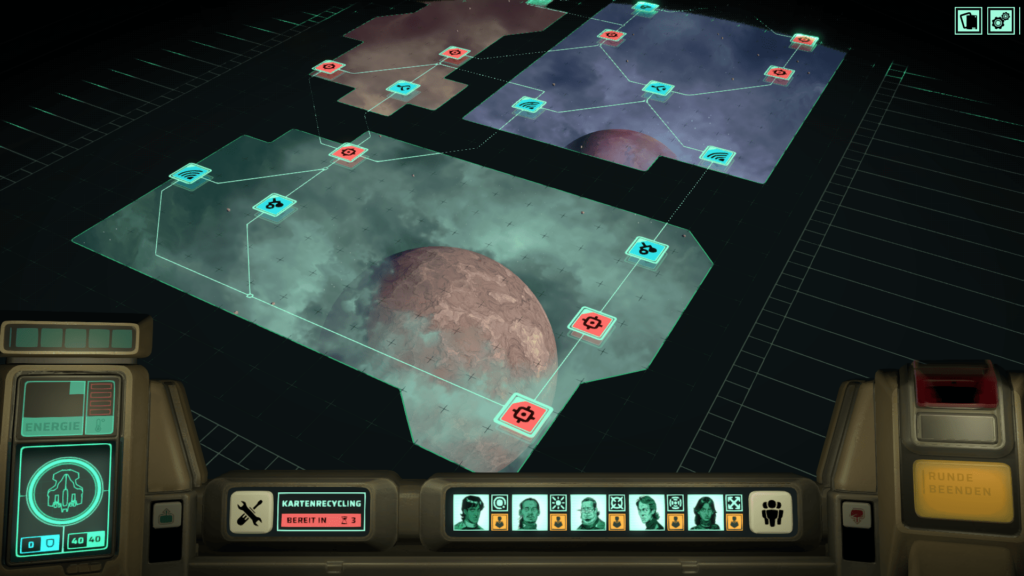This screenshot has height=576, width=1024.
Task: Open the crew group overview button
Action: [x=770, y=511]
